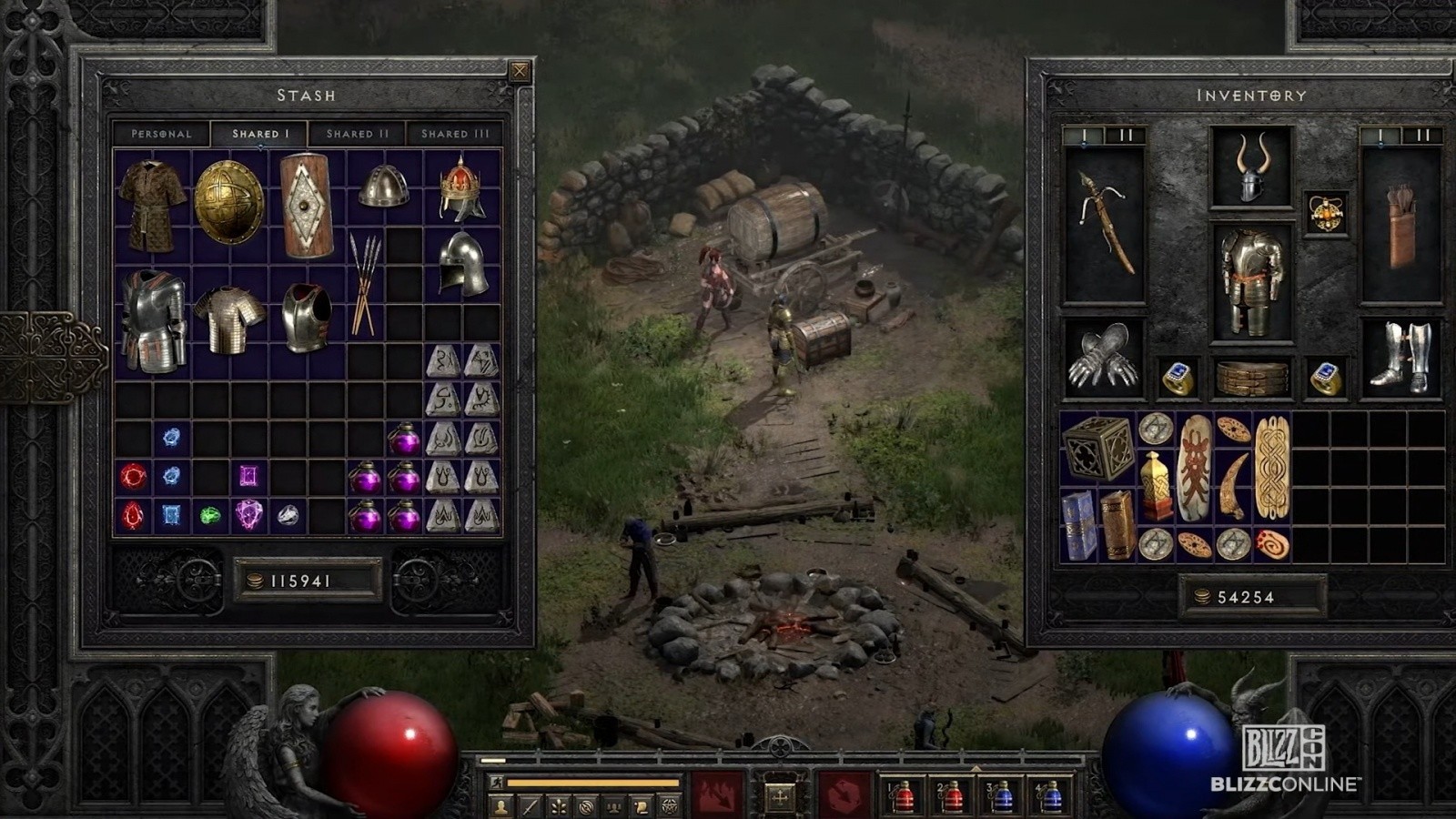Pick up the blue tome
The height and width of the screenshot is (819, 1456).
1079,525
